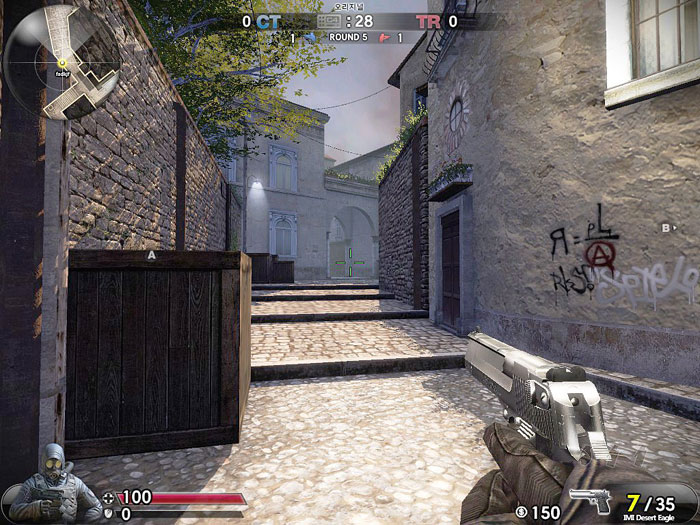Click the bombsite A waypoint marker
Screen dimensions: 700x525
[152, 256]
